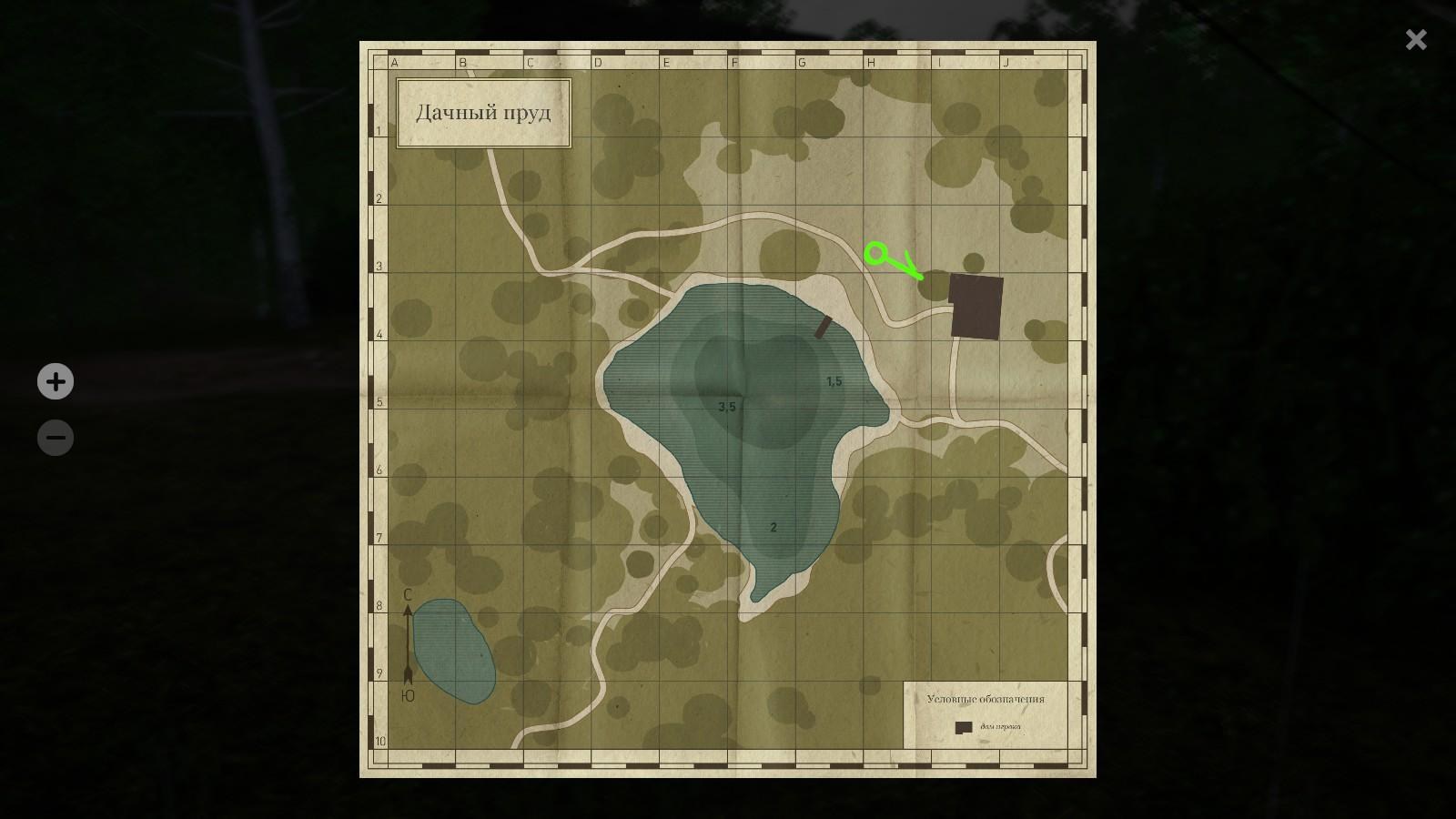Click the row 10 number on the left edge
1456x819 pixels.
(x=381, y=742)
